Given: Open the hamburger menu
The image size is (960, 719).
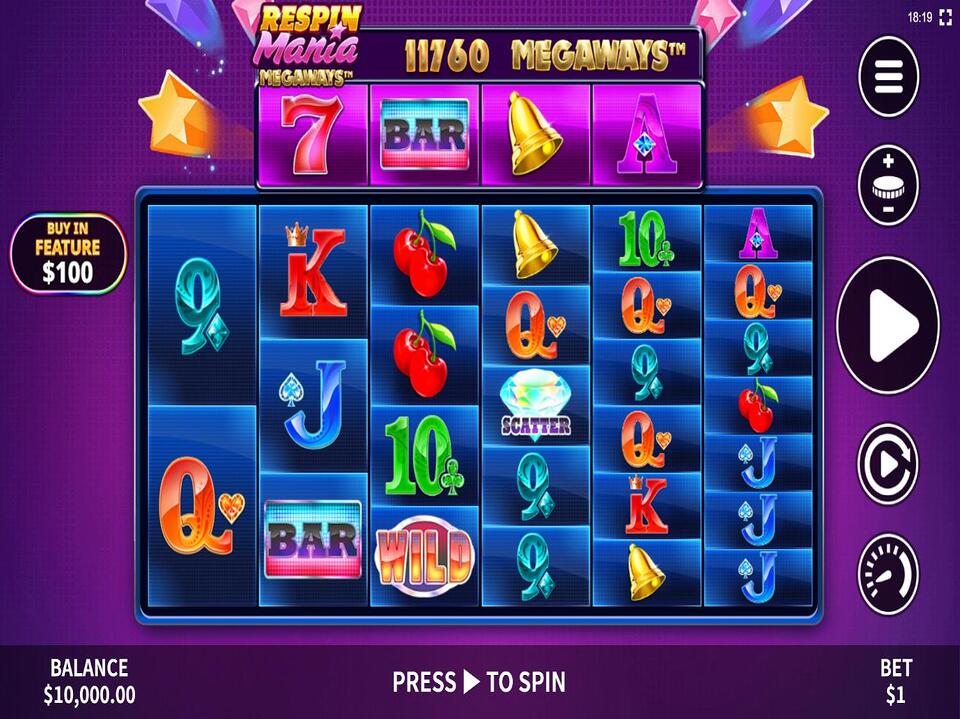Looking at the screenshot, I should pos(888,75).
